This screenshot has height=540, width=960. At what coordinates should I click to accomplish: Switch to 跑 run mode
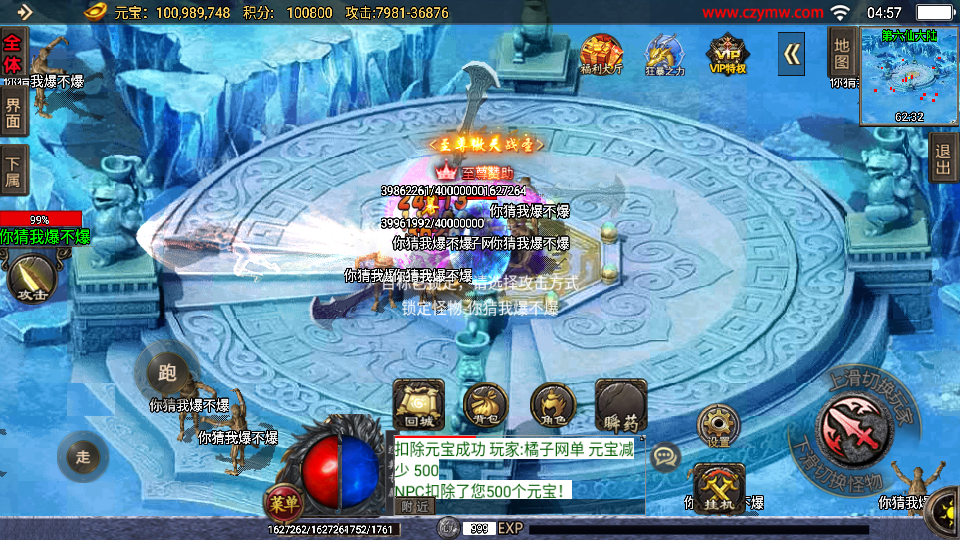point(166,373)
